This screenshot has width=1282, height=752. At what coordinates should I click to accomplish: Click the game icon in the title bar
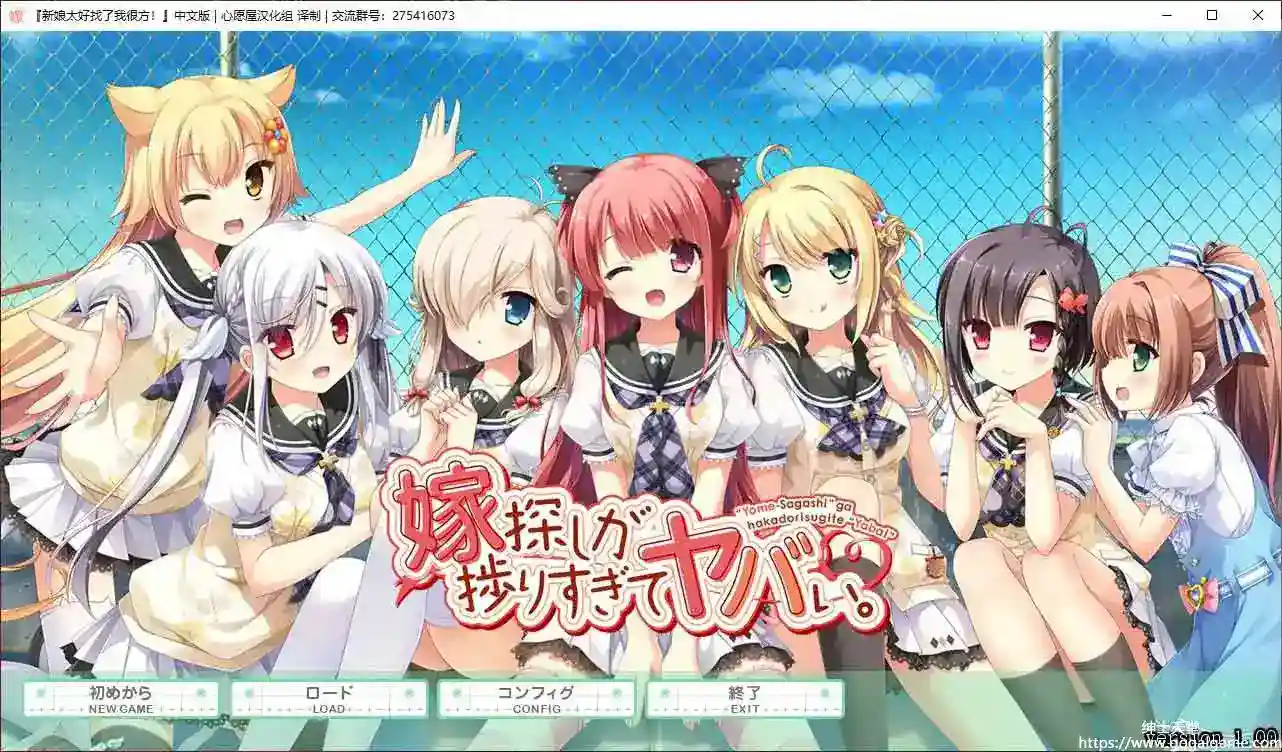click(15, 15)
